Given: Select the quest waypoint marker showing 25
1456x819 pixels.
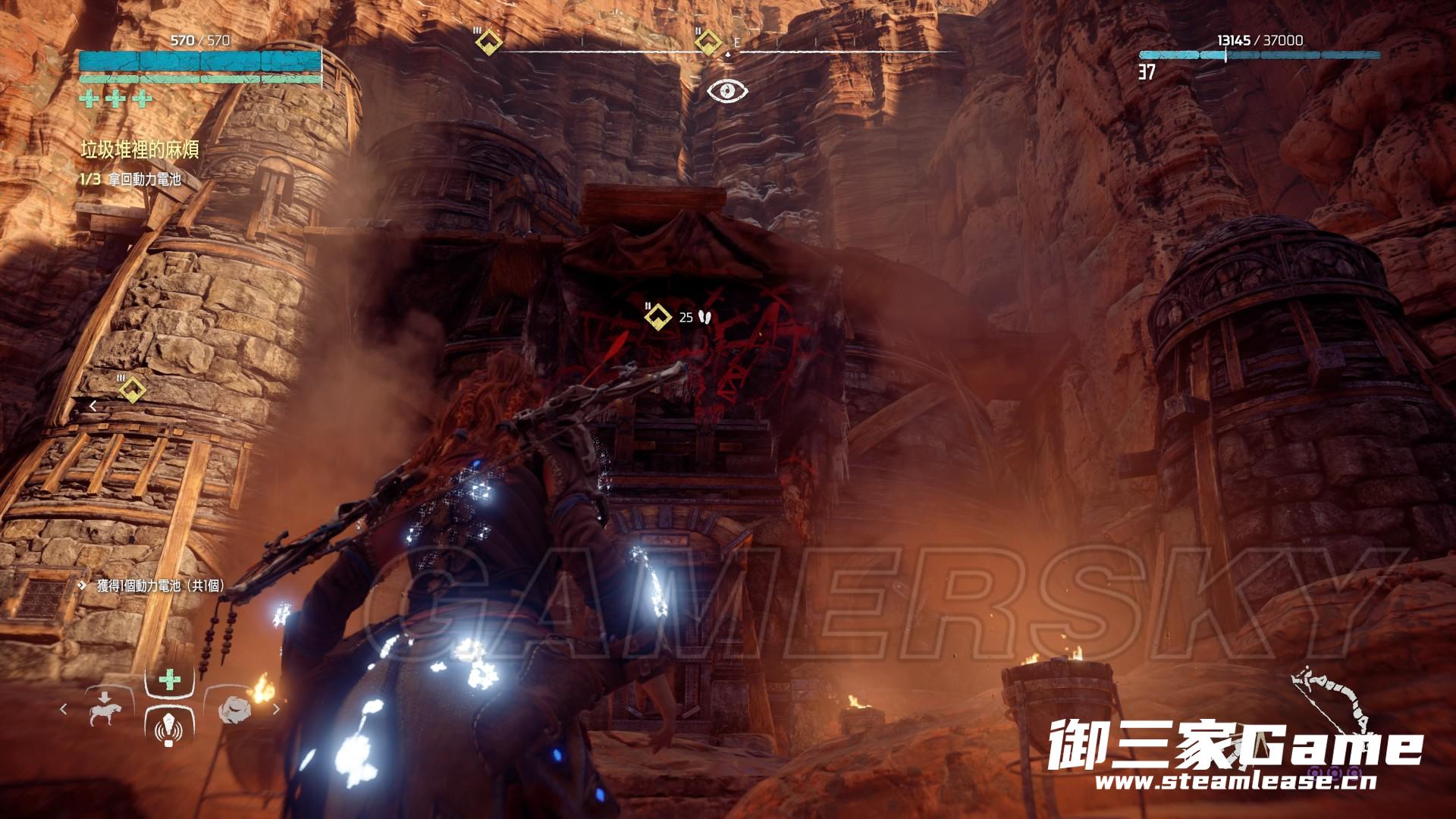Looking at the screenshot, I should coord(658,317).
